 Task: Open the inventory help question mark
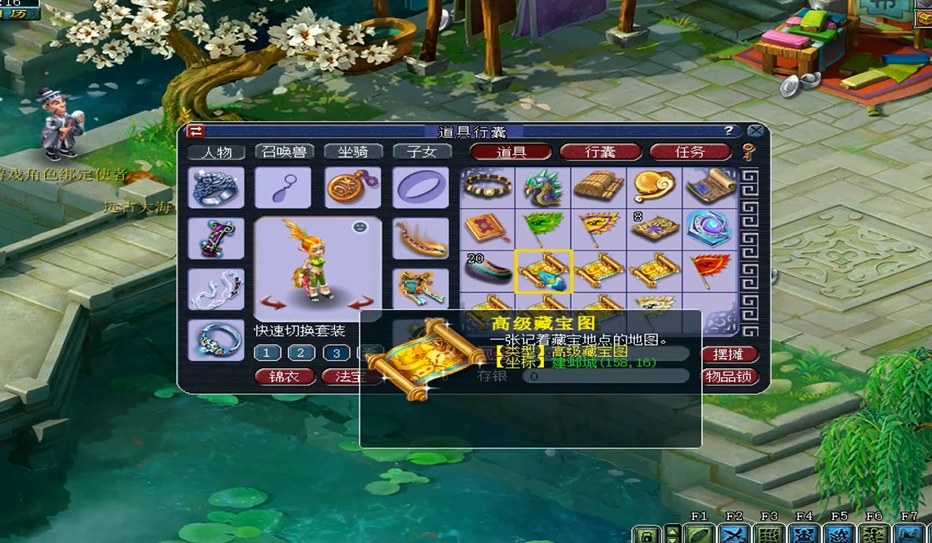(x=729, y=131)
